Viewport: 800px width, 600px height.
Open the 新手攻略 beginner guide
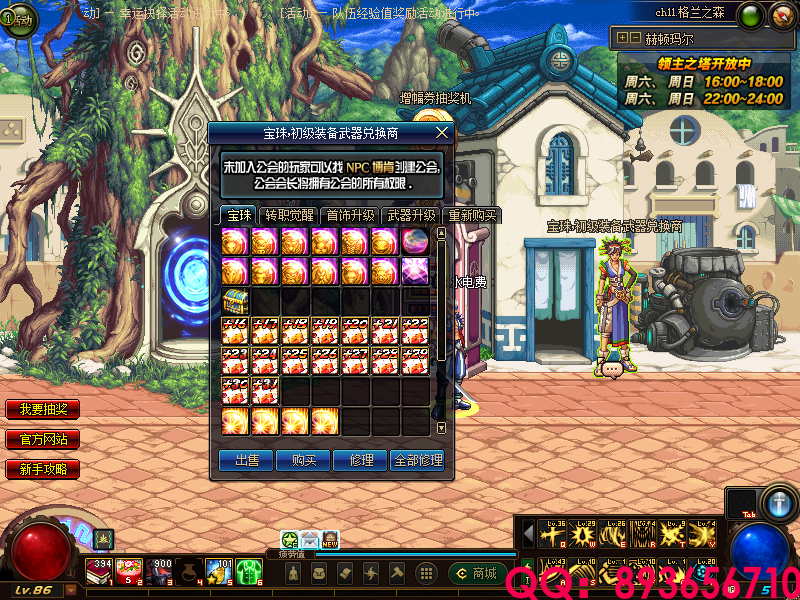(42, 469)
